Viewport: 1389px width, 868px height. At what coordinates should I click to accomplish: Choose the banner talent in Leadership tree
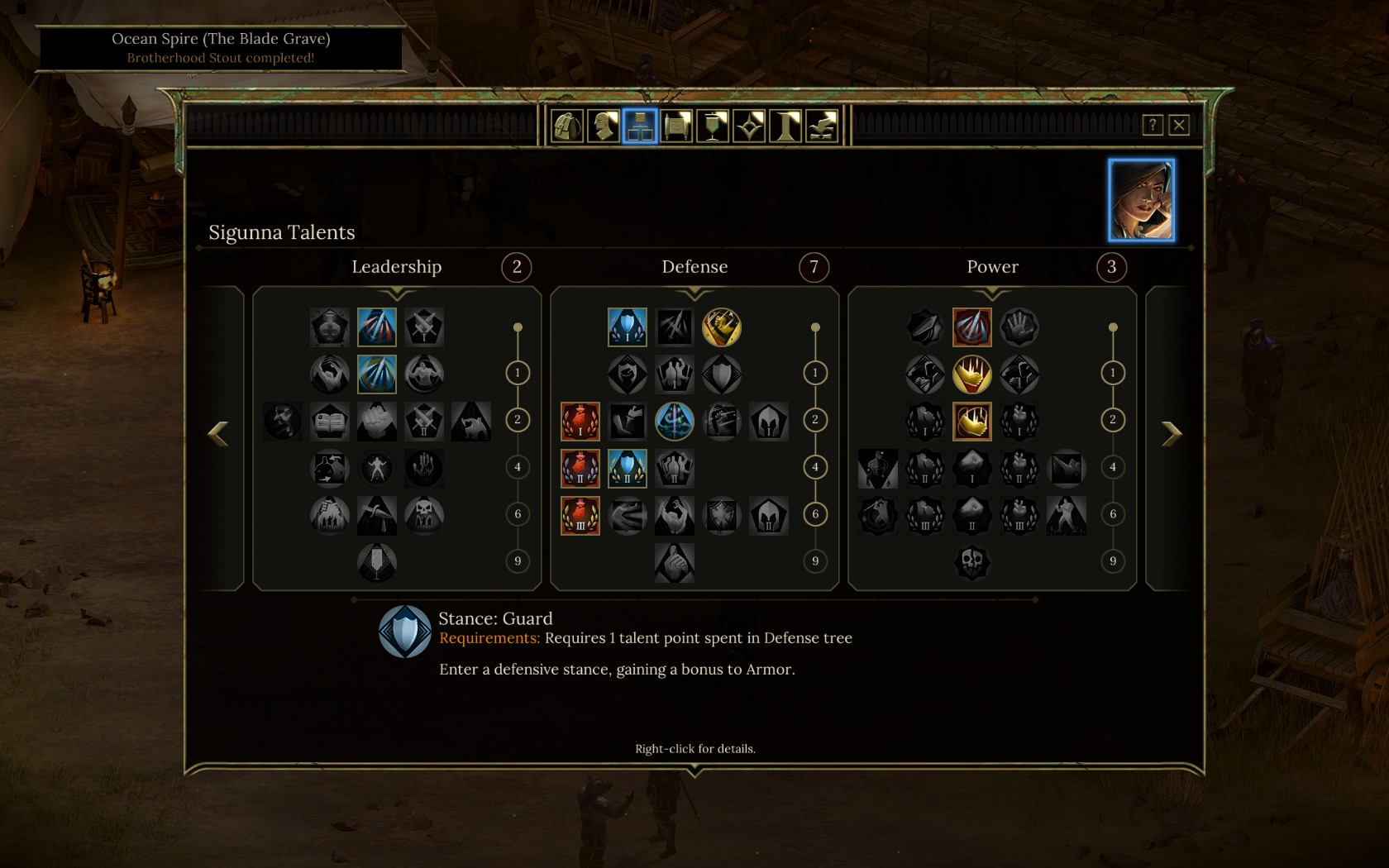(x=377, y=562)
